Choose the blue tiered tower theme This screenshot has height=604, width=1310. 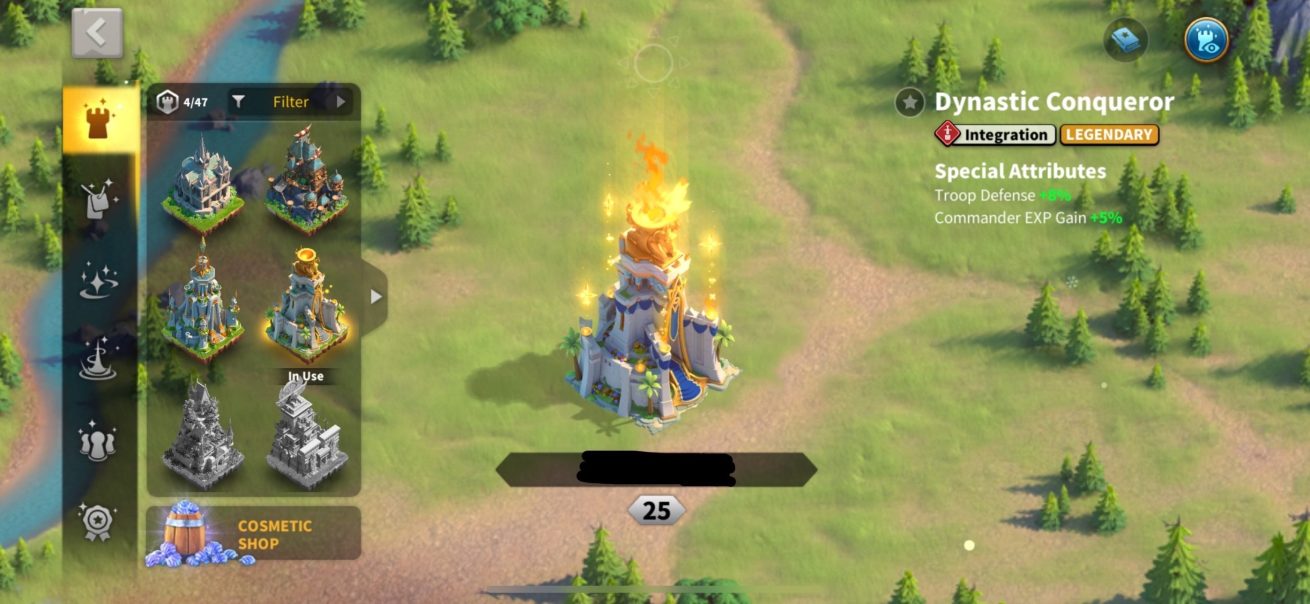(203, 302)
